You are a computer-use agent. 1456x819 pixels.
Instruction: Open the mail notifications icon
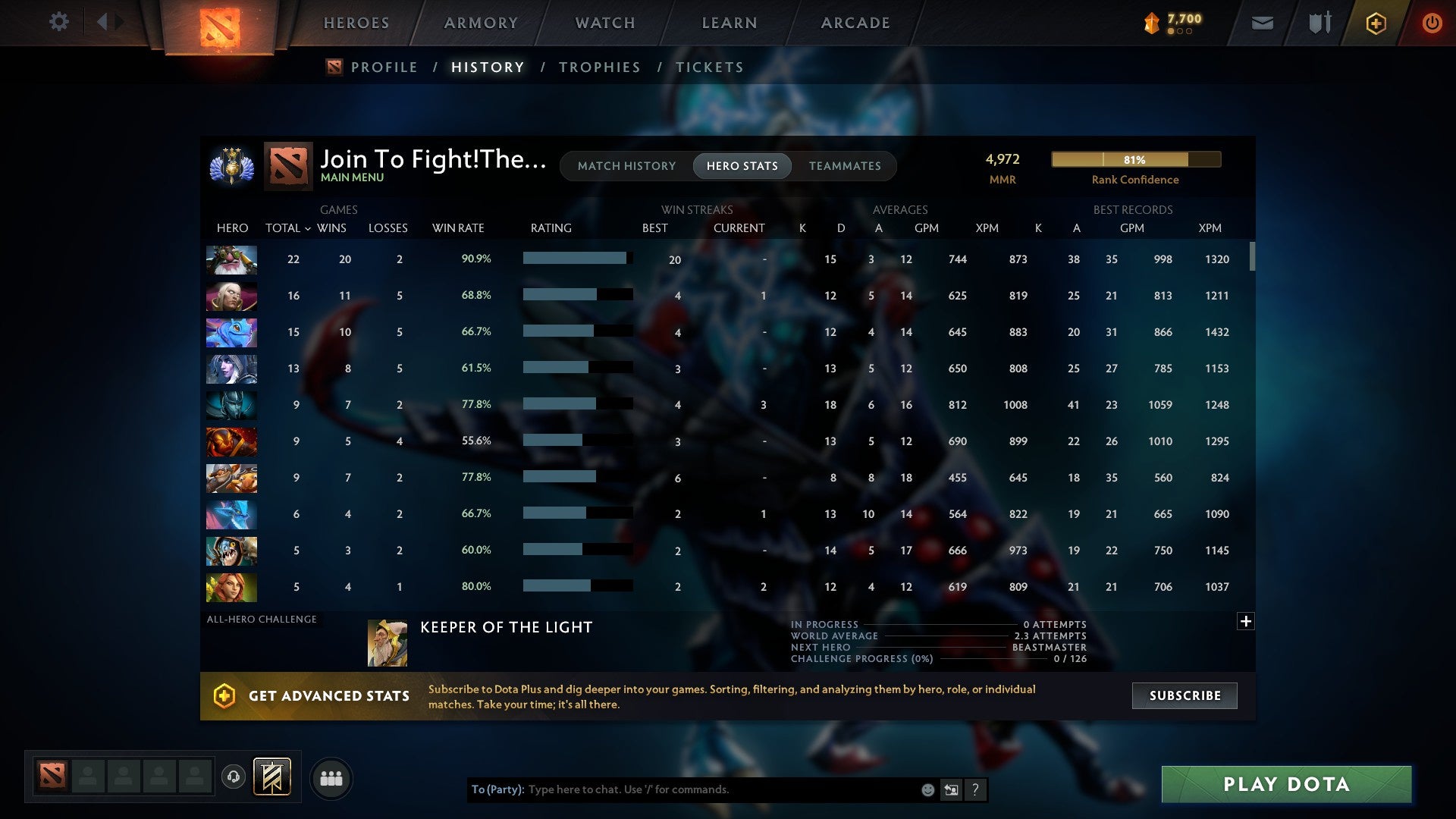pyautogui.click(x=1262, y=23)
